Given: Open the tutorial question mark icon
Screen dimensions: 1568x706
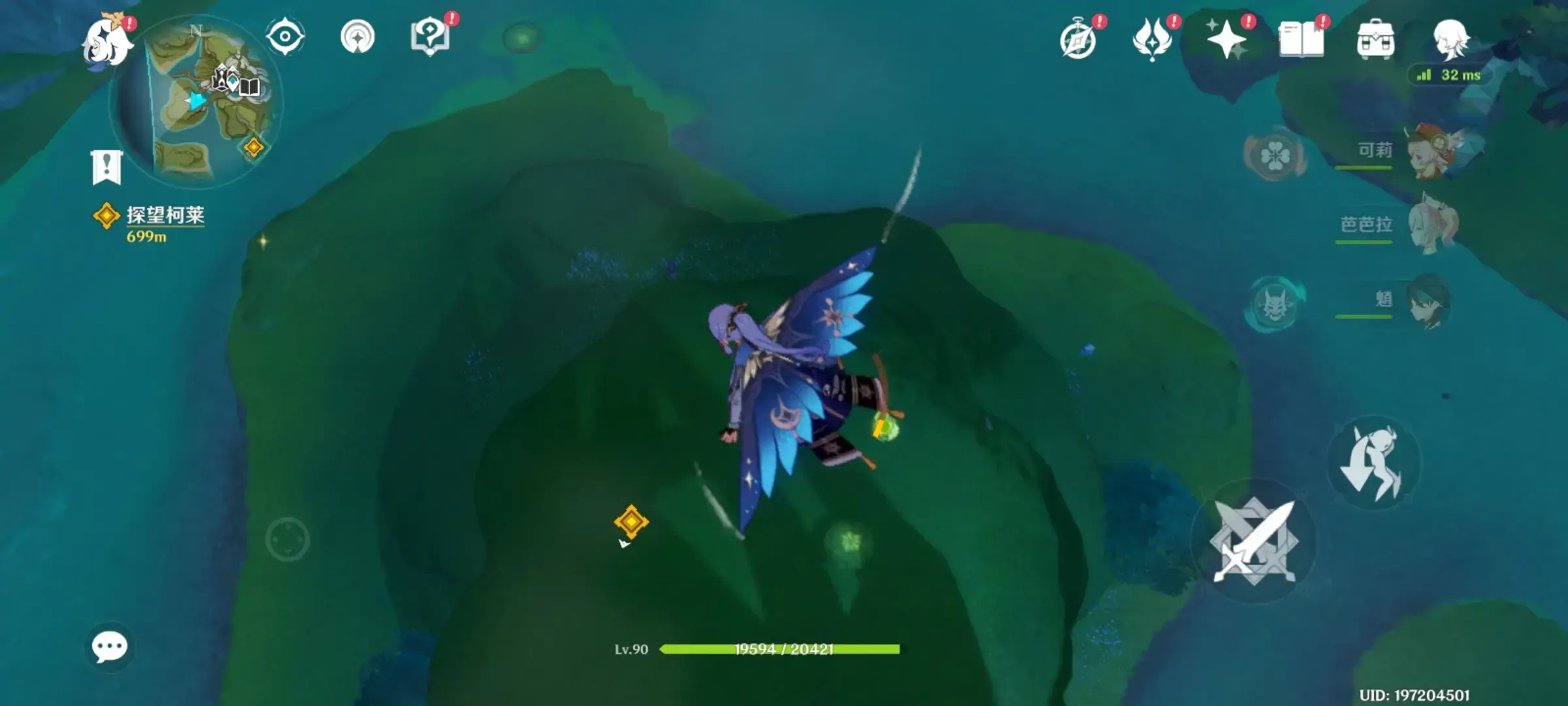Looking at the screenshot, I should pos(430,37).
